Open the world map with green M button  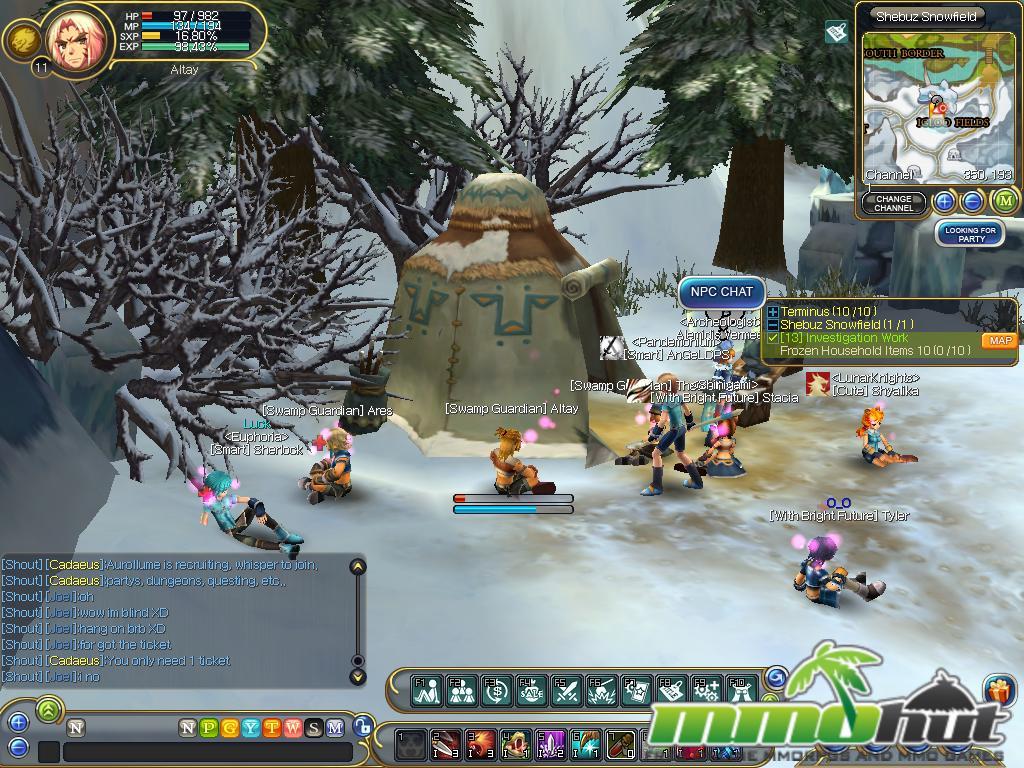1005,201
